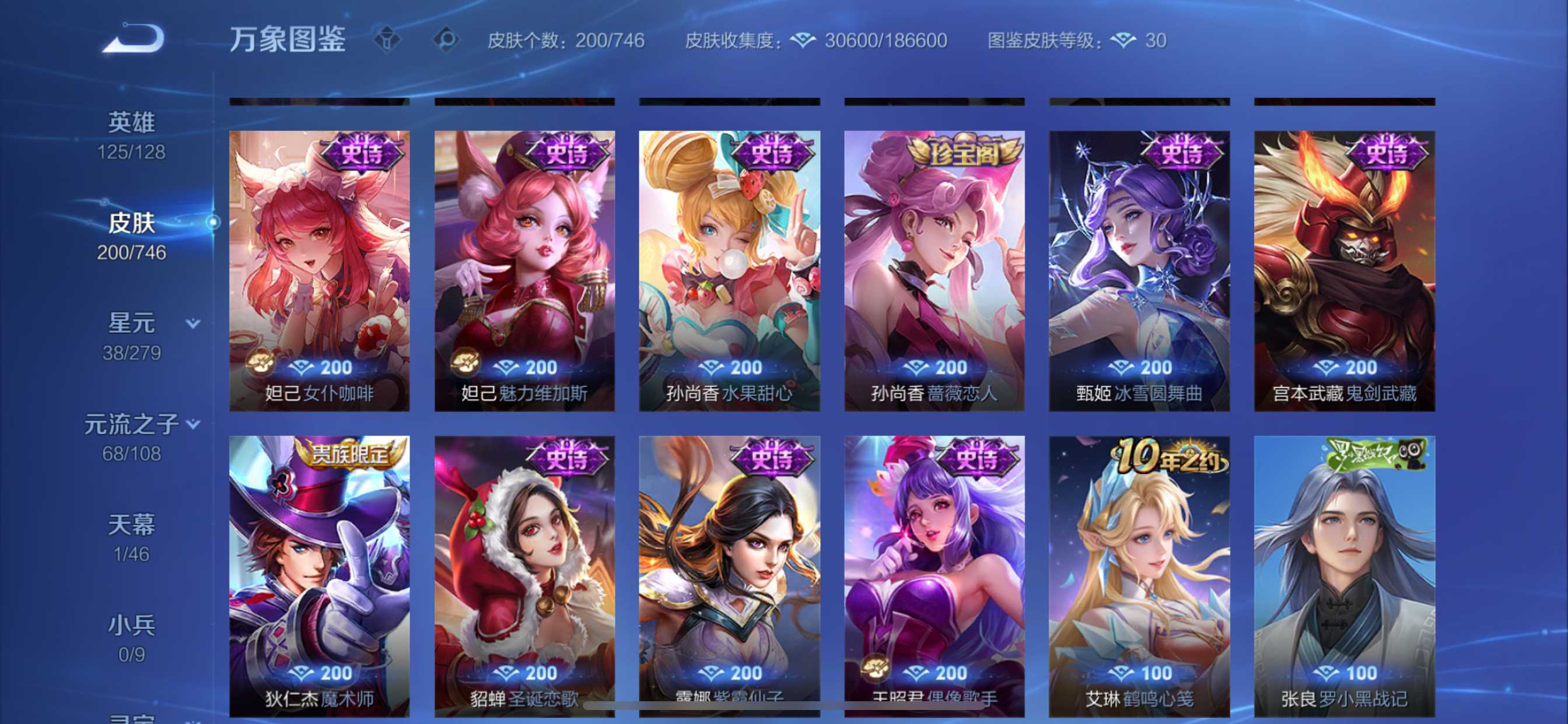Select the 天幕 category
This screenshot has width=1568, height=724.
130,523
